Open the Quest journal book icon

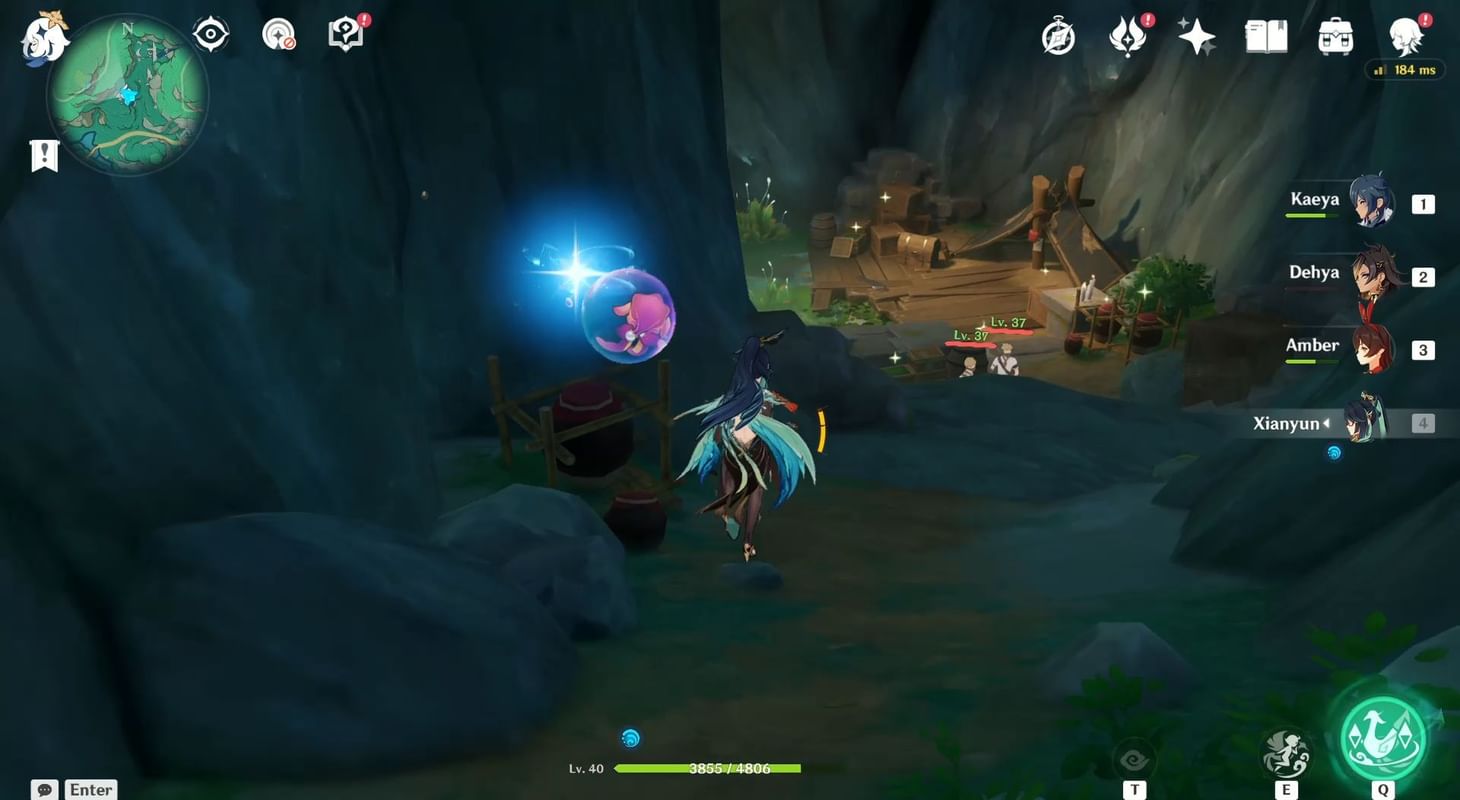click(1266, 37)
